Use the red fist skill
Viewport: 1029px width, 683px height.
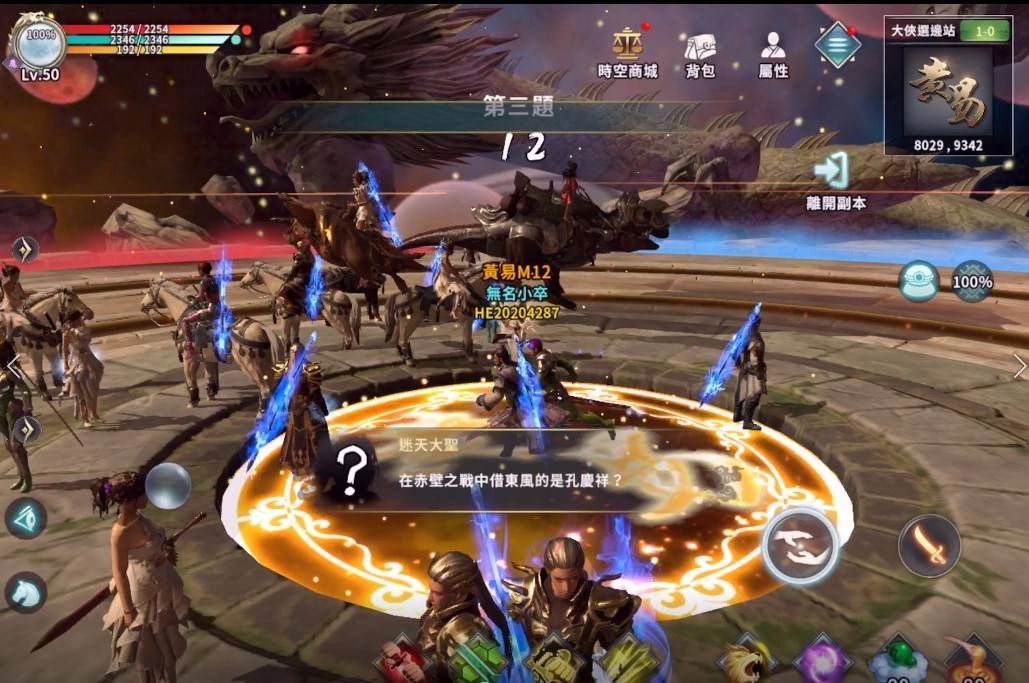[400, 660]
